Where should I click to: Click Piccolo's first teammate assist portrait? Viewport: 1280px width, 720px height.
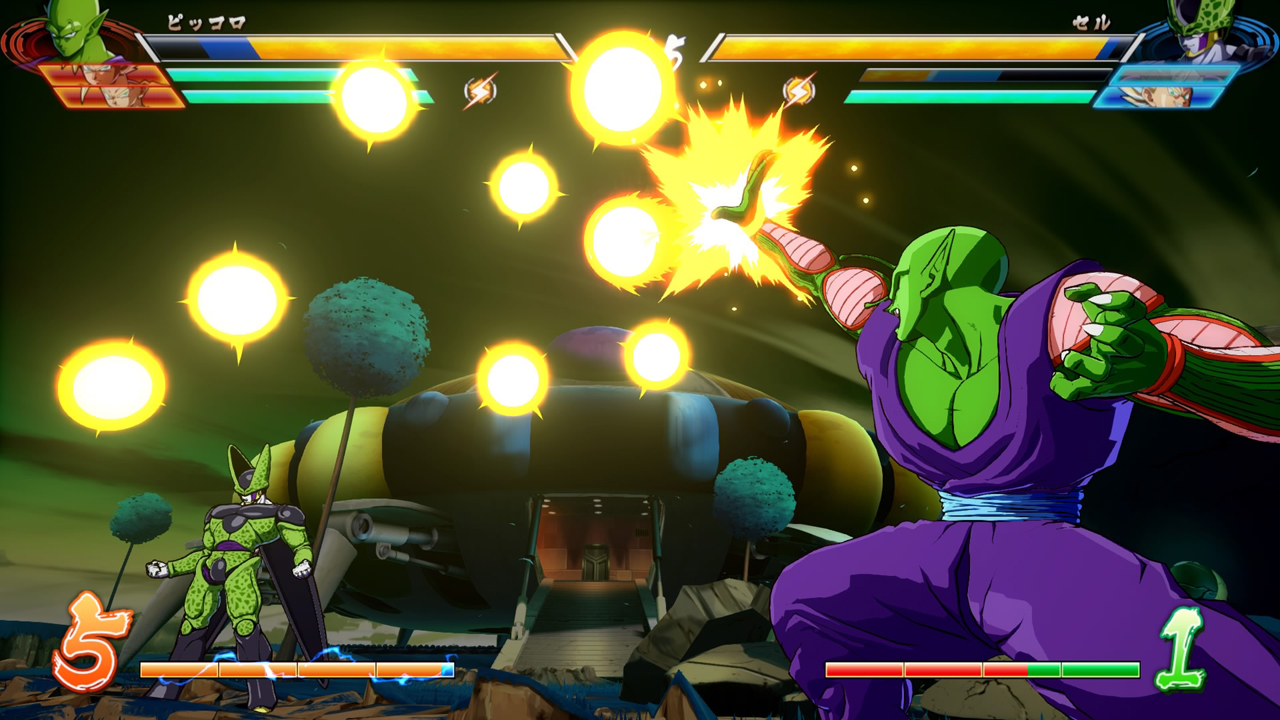[100, 74]
